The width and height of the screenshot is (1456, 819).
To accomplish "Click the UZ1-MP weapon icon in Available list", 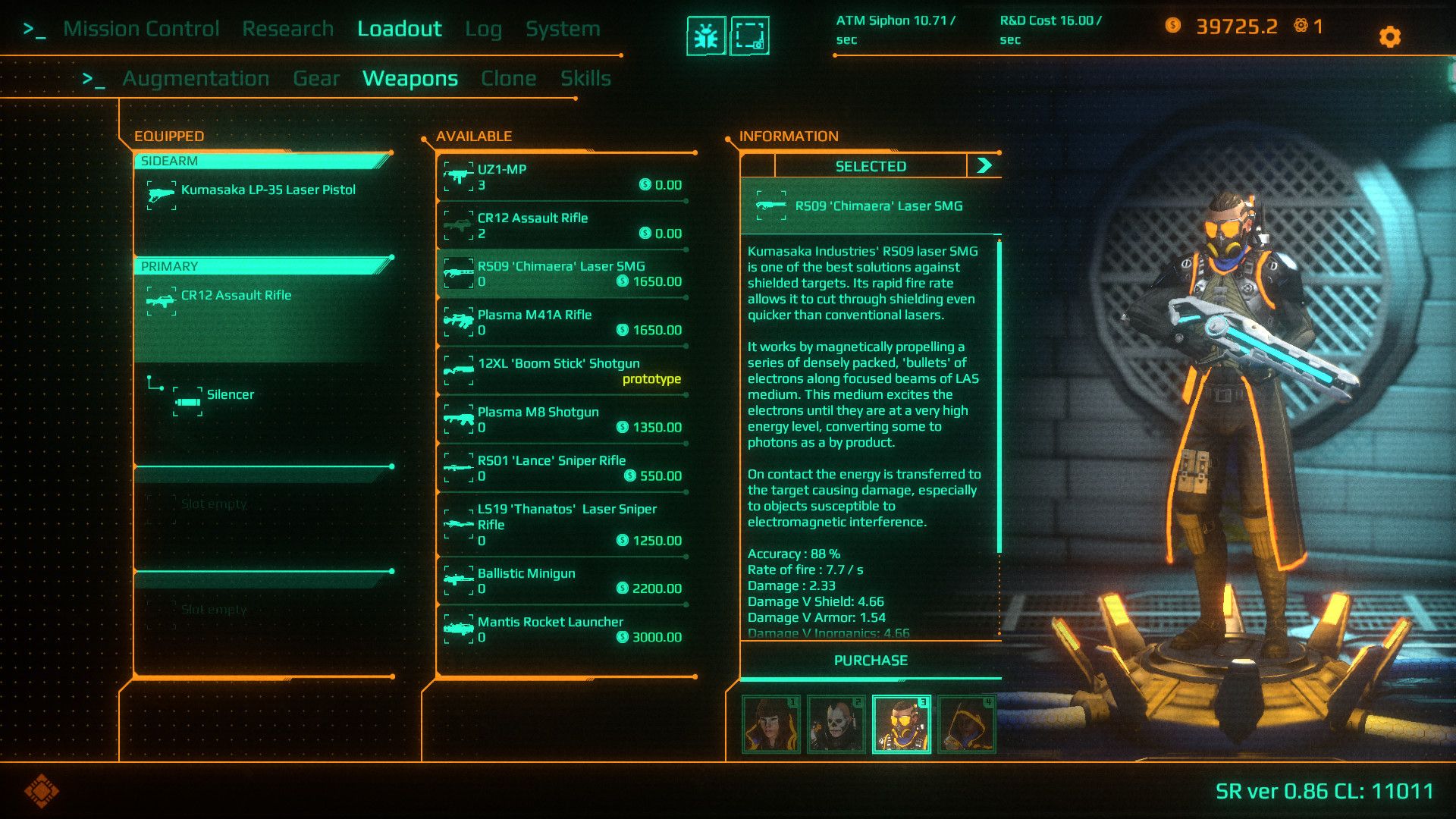I will [x=460, y=177].
